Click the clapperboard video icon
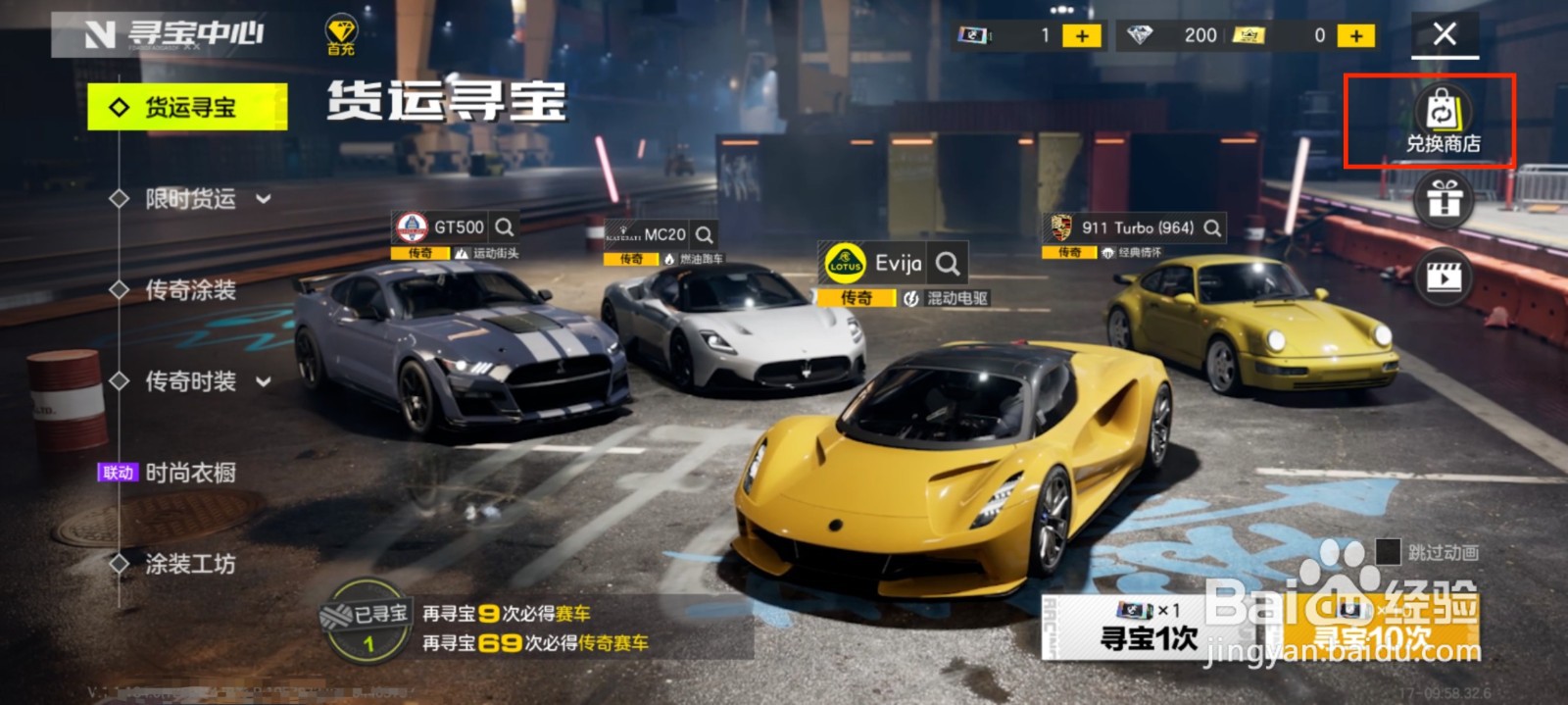This screenshot has height=705, width=1568. pos(1444,277)
